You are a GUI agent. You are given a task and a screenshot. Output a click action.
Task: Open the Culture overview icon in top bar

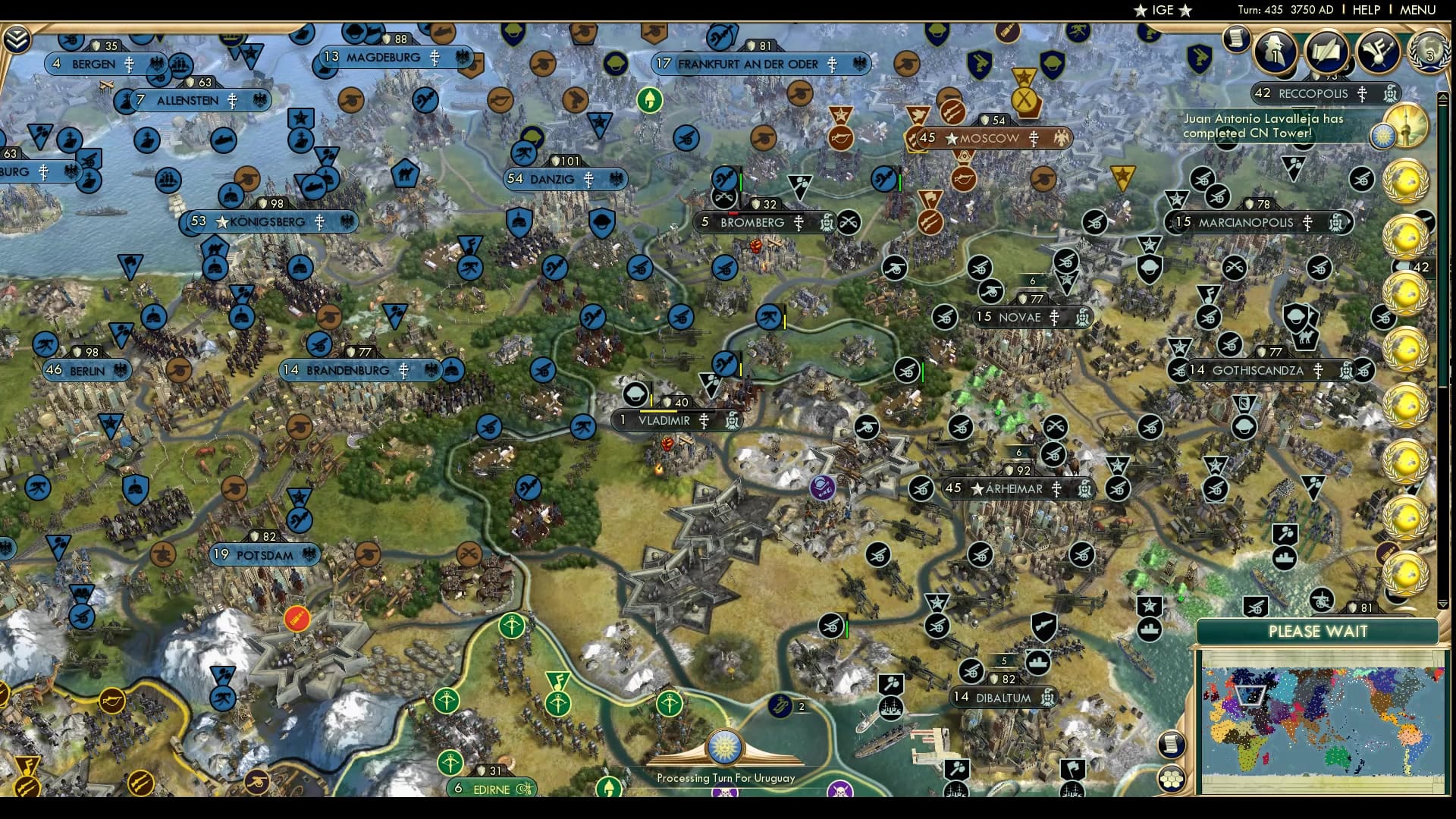1377,52
